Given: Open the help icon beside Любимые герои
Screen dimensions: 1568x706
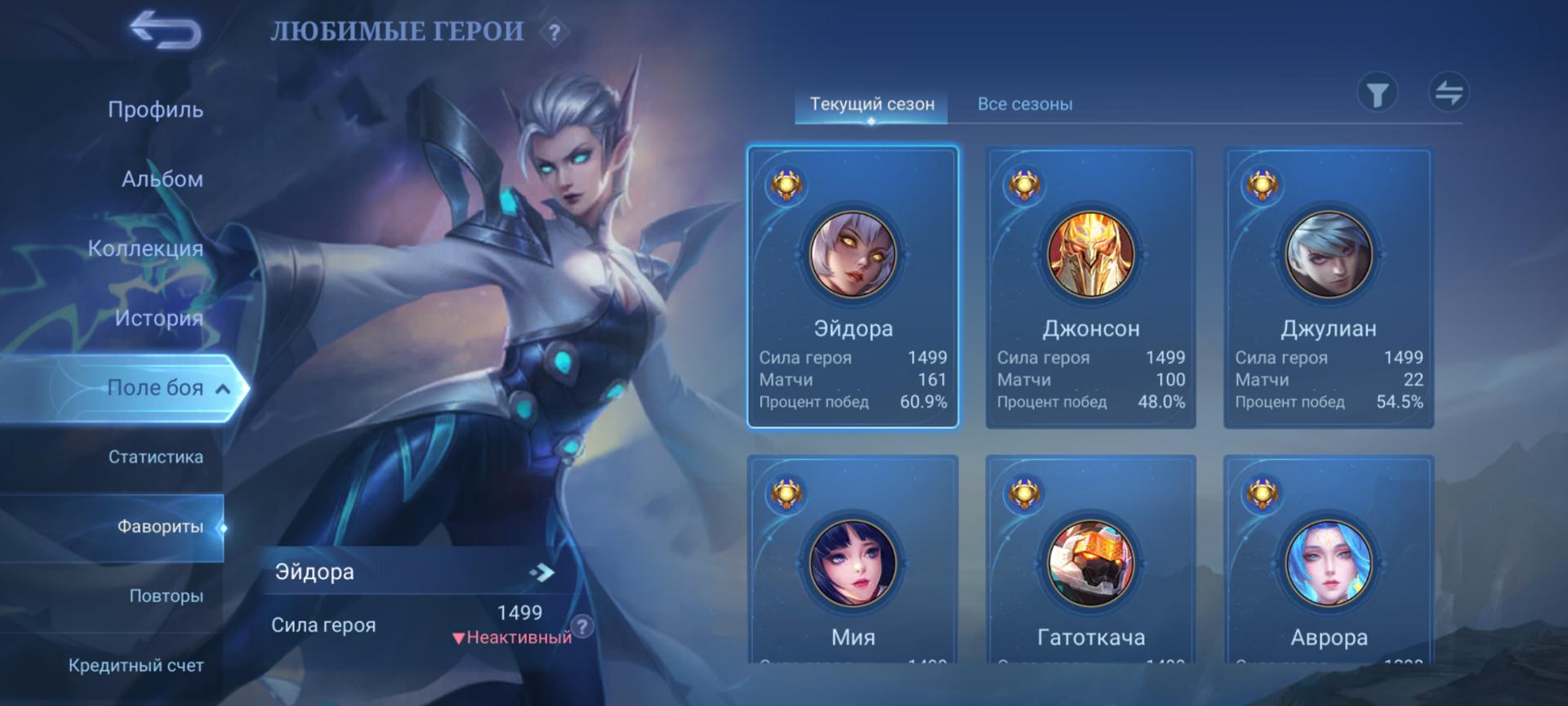Looking at the screenshot, I should point(555,33).
